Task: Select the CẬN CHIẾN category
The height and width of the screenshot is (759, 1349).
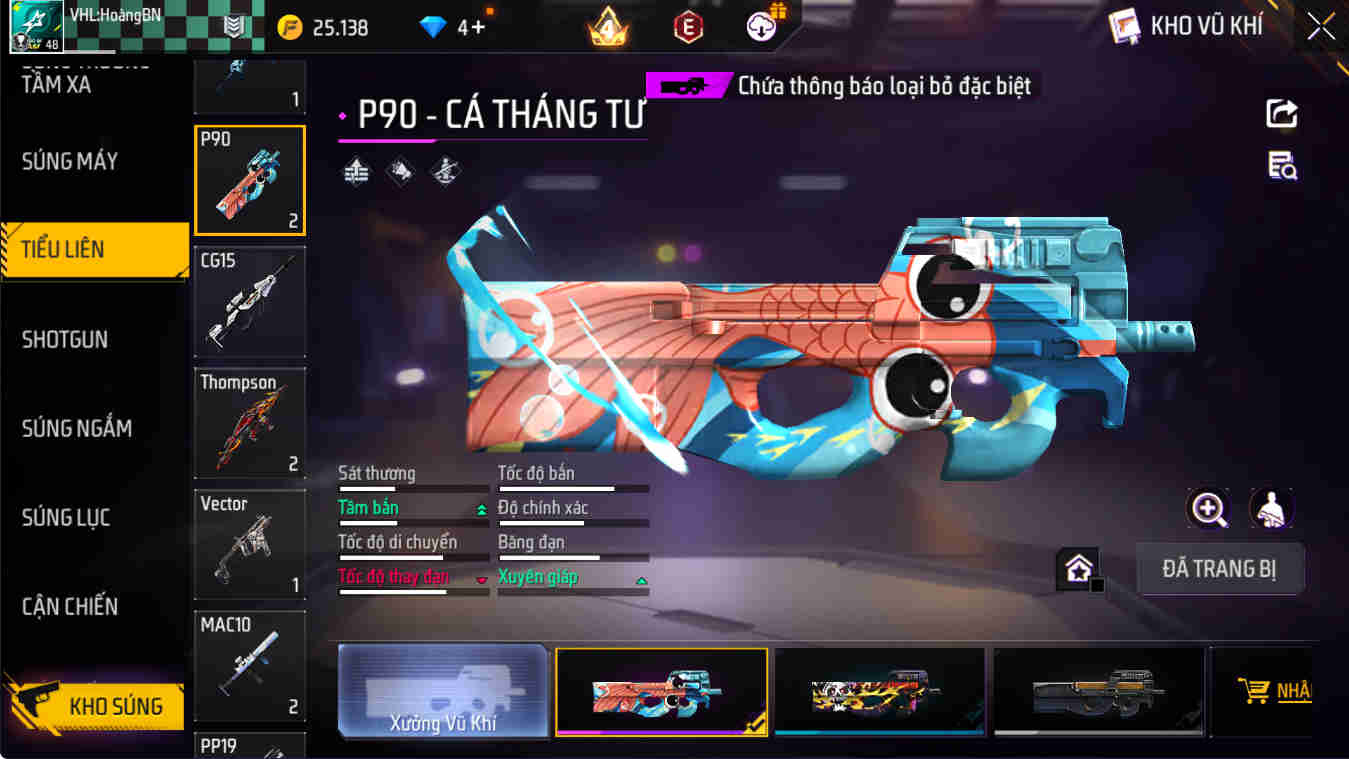Action: coord(72,606)
